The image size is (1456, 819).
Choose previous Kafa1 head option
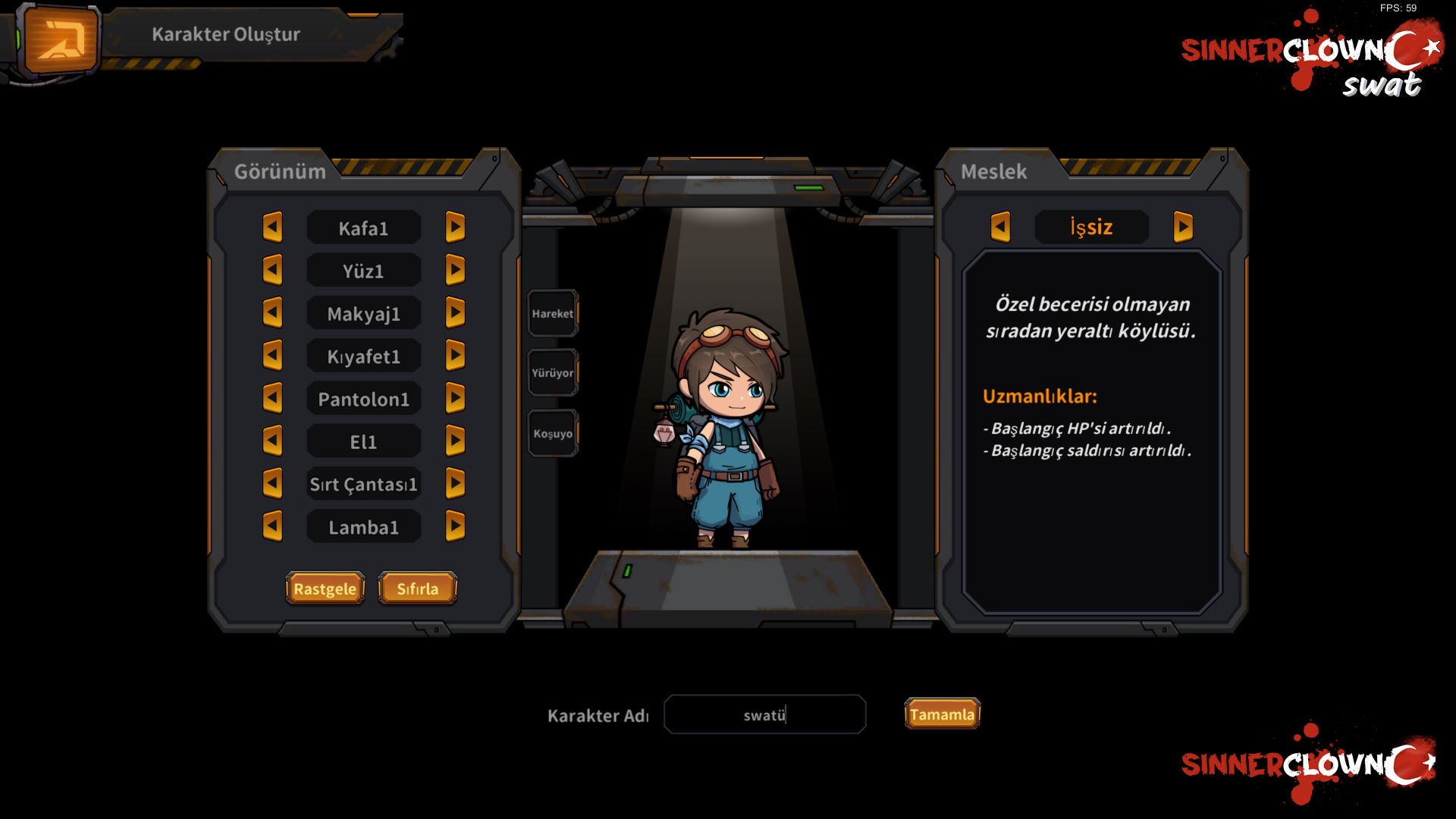272,227
